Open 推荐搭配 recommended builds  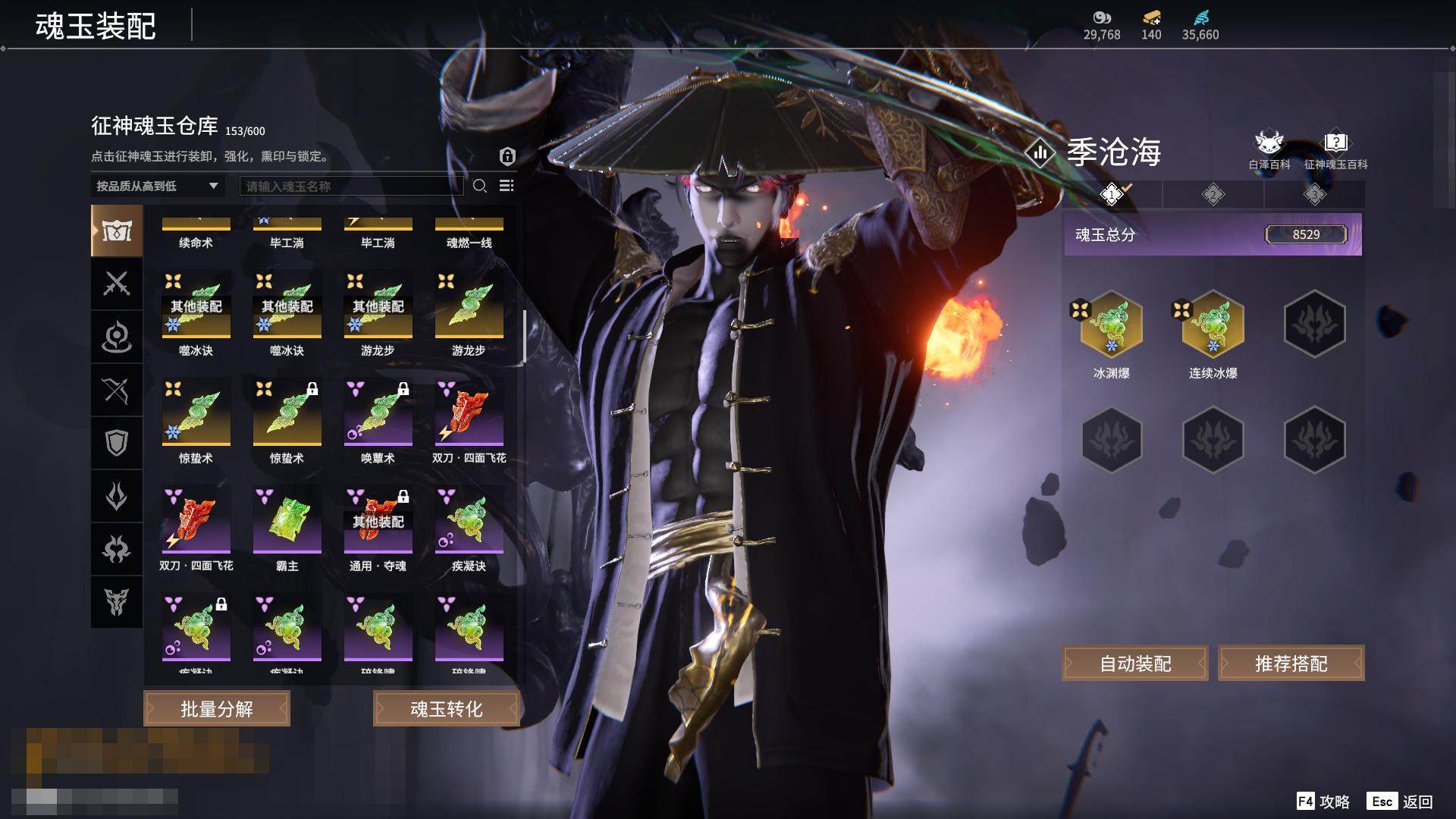1291,664
